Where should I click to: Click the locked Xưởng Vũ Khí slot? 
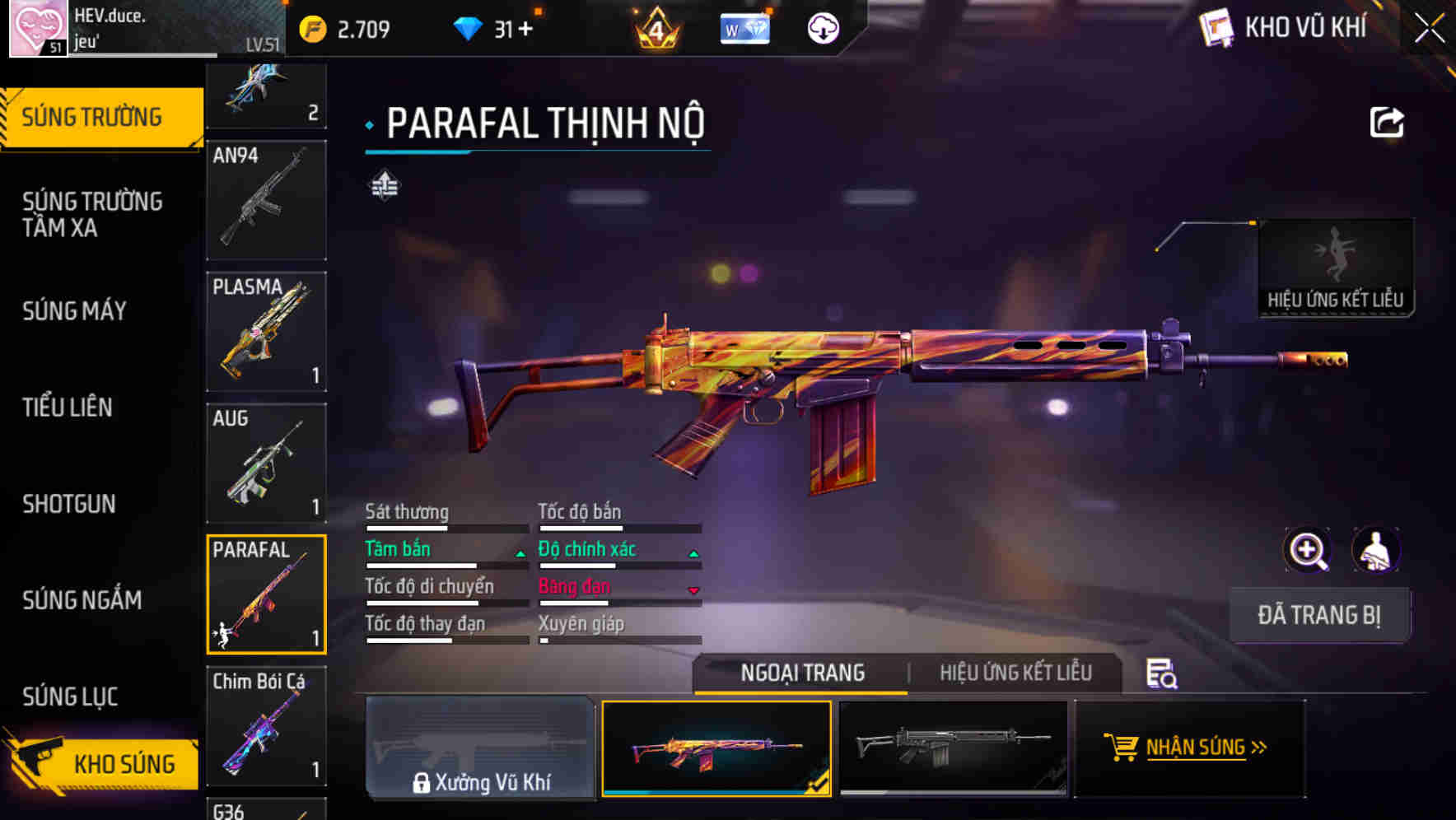pyautogui.click(x=481, y=749)
